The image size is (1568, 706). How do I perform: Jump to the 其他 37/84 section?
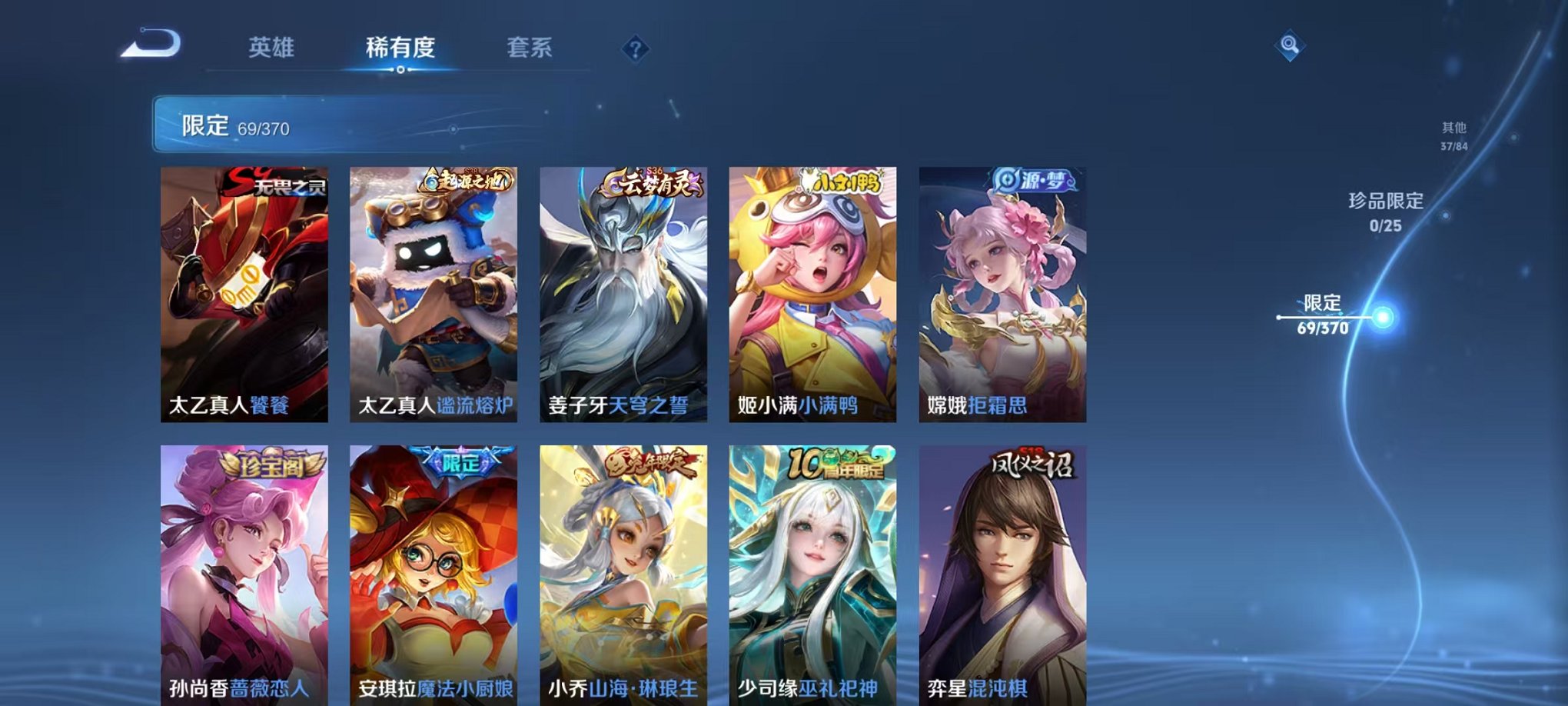(1454, 136)
